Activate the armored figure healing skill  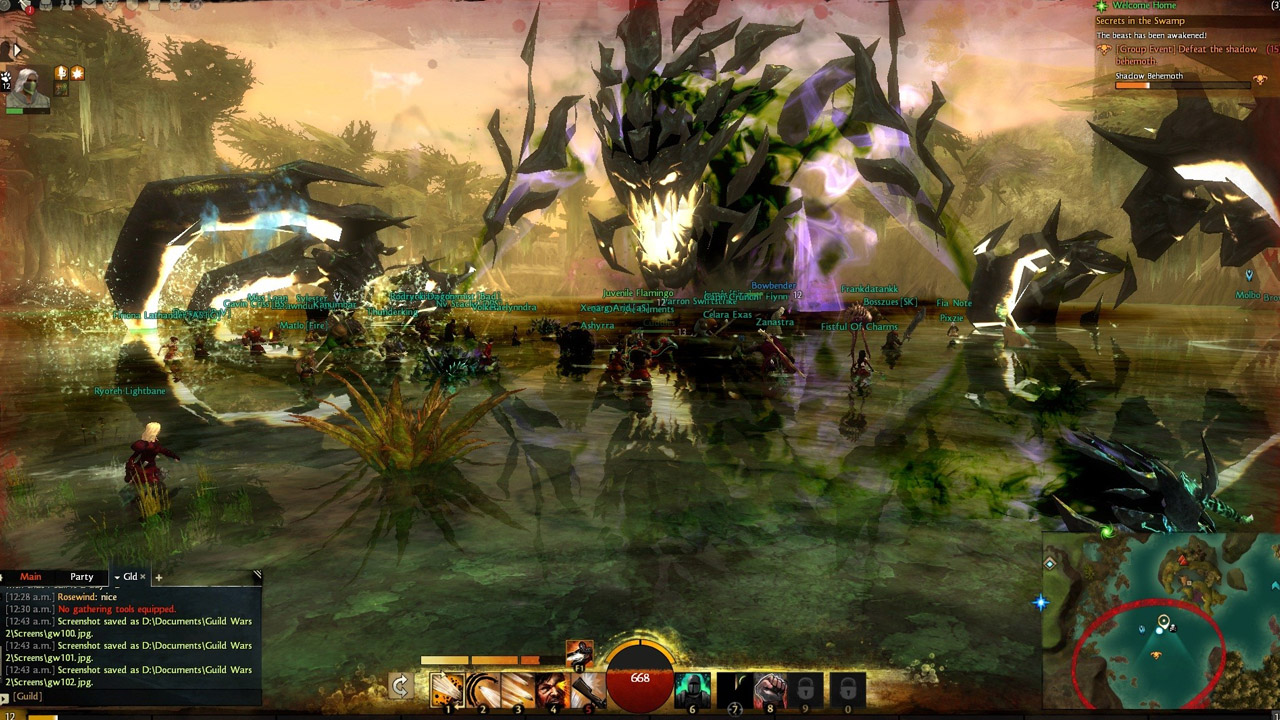(x=692, y=689)
